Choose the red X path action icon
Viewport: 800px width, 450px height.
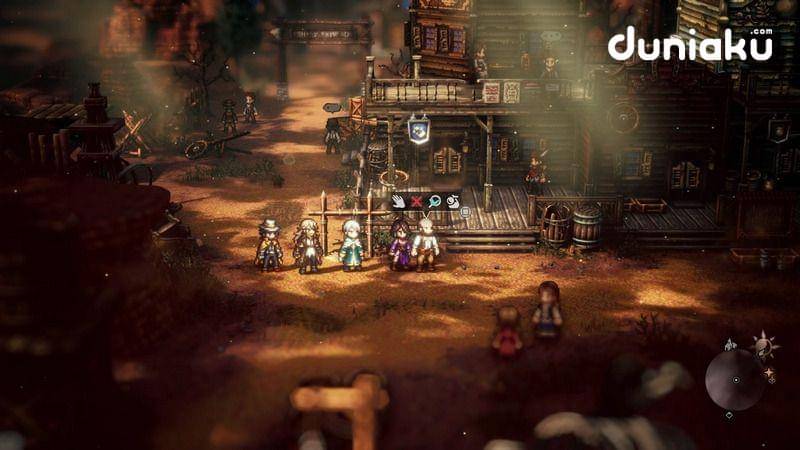coord(417,201)
